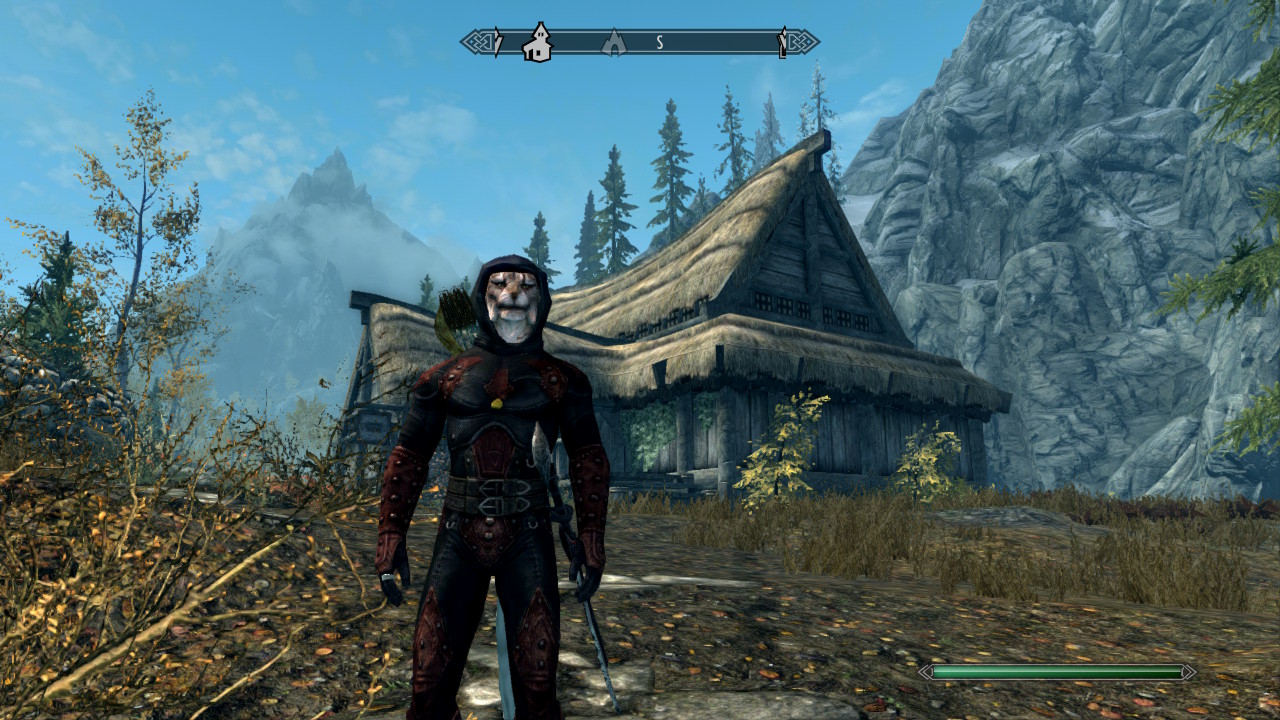Select the faded cave marker on compass
Screen dimensions: 1280x720
(612, 43)
